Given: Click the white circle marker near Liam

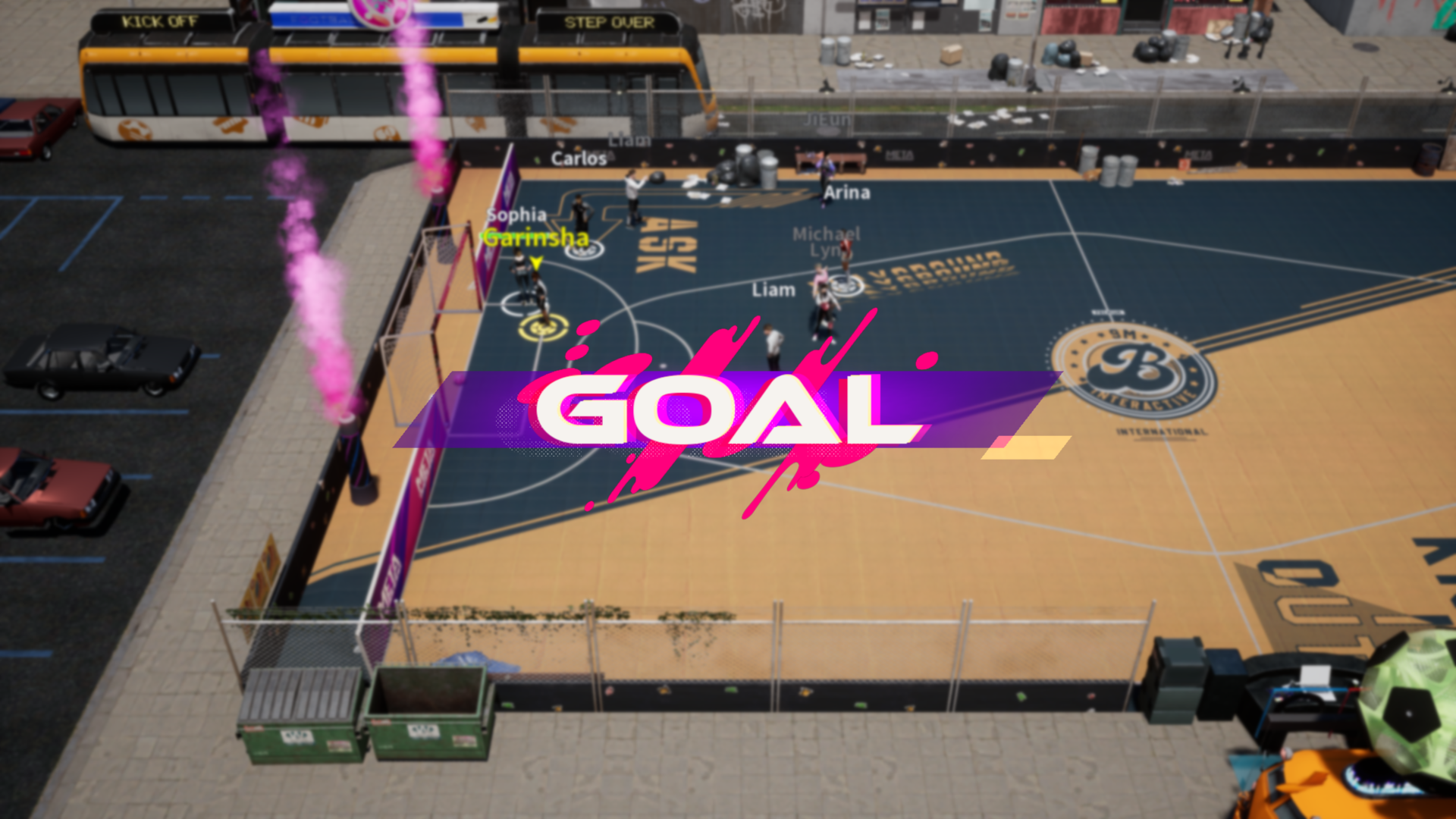Looking at the screenshot, I should click(843, 287).
